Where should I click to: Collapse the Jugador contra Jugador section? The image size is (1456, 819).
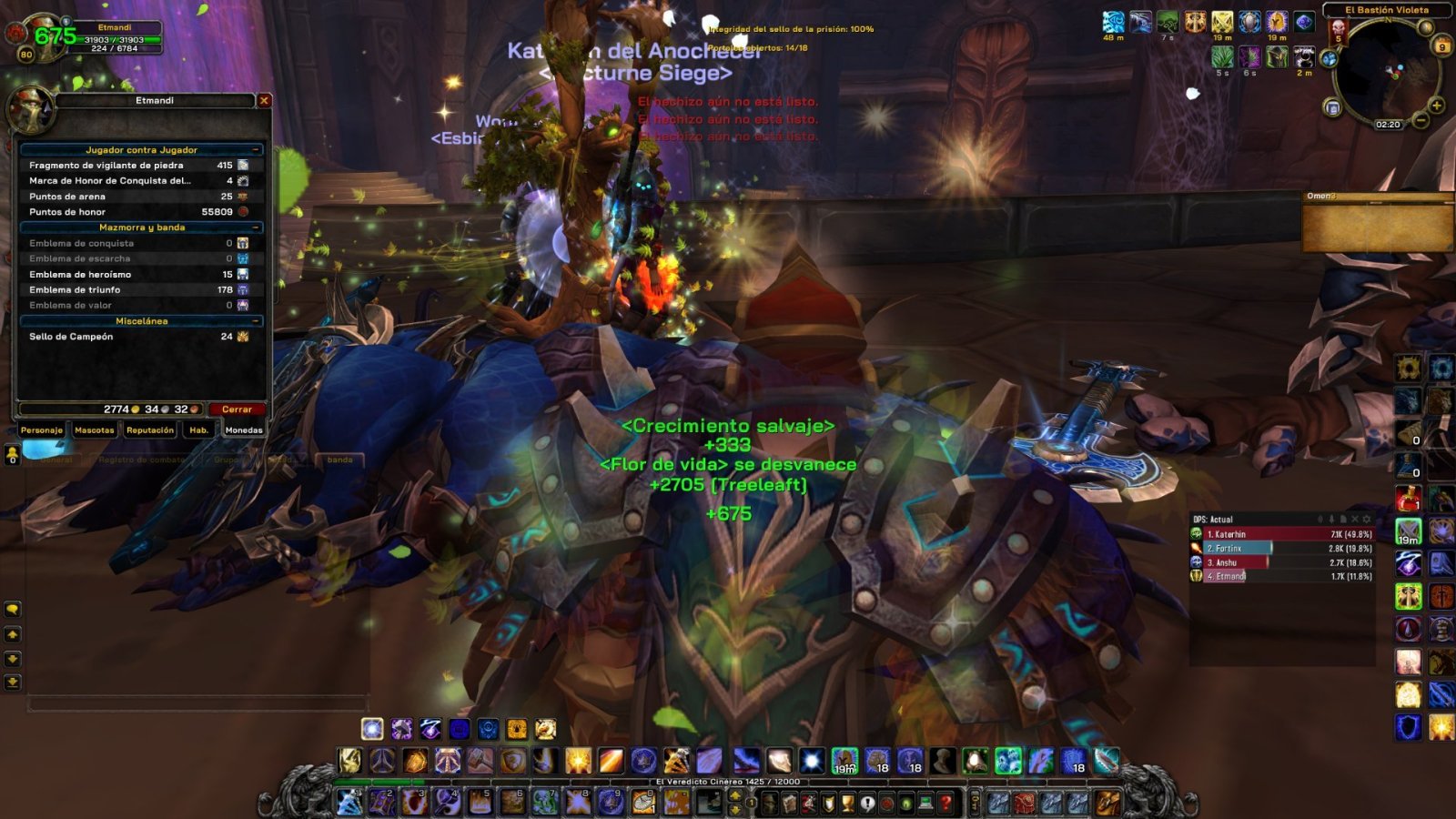click(x=258, y=148)
